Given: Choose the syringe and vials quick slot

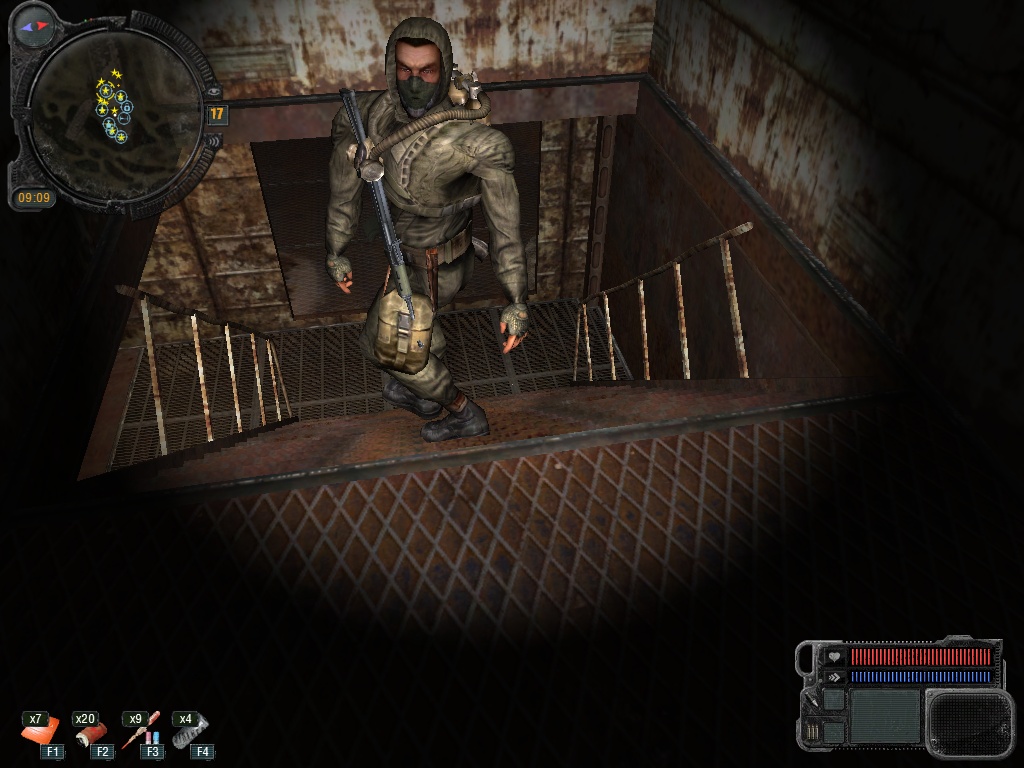Looking at the screenshot, I should 142,734.
